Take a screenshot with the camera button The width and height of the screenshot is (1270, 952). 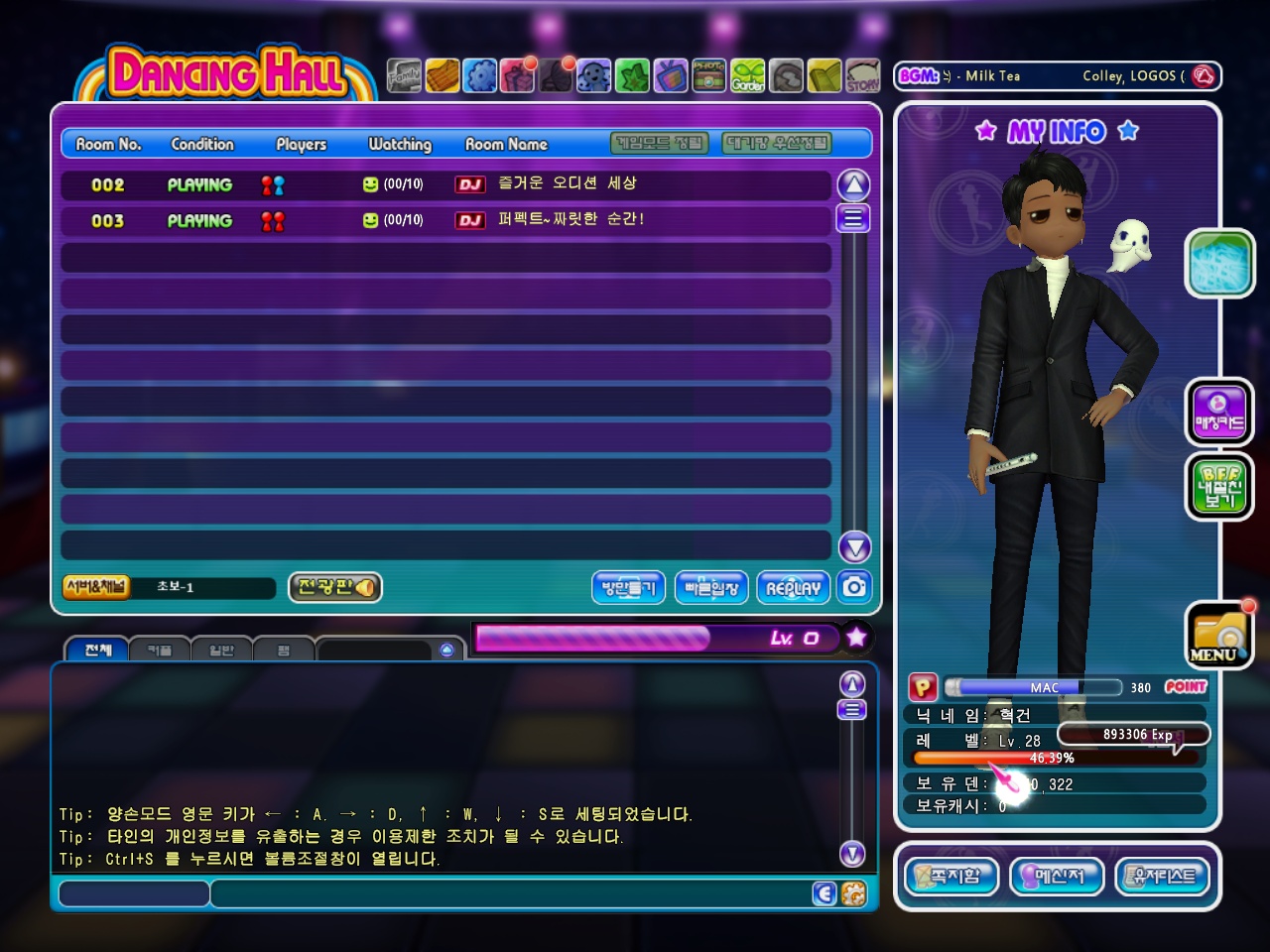coord(854,587)
